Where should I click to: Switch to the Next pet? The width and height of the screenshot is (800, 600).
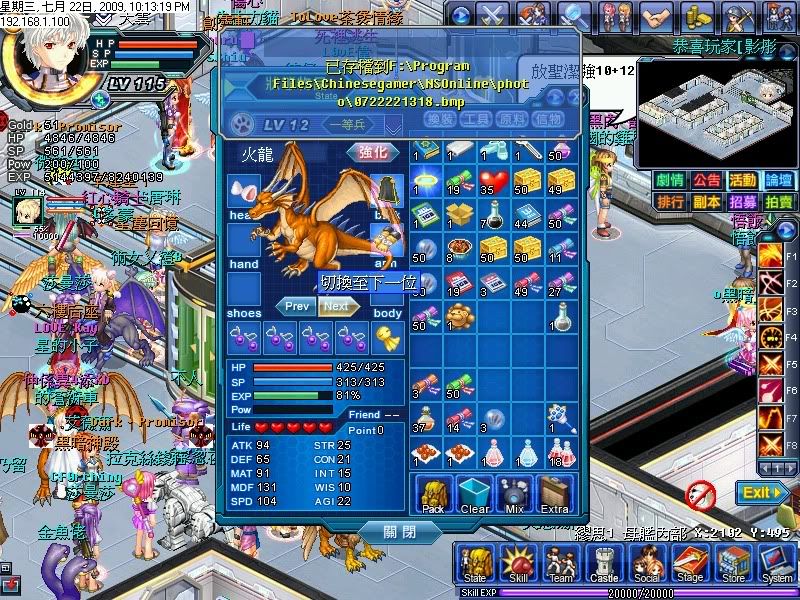[337, 306]
